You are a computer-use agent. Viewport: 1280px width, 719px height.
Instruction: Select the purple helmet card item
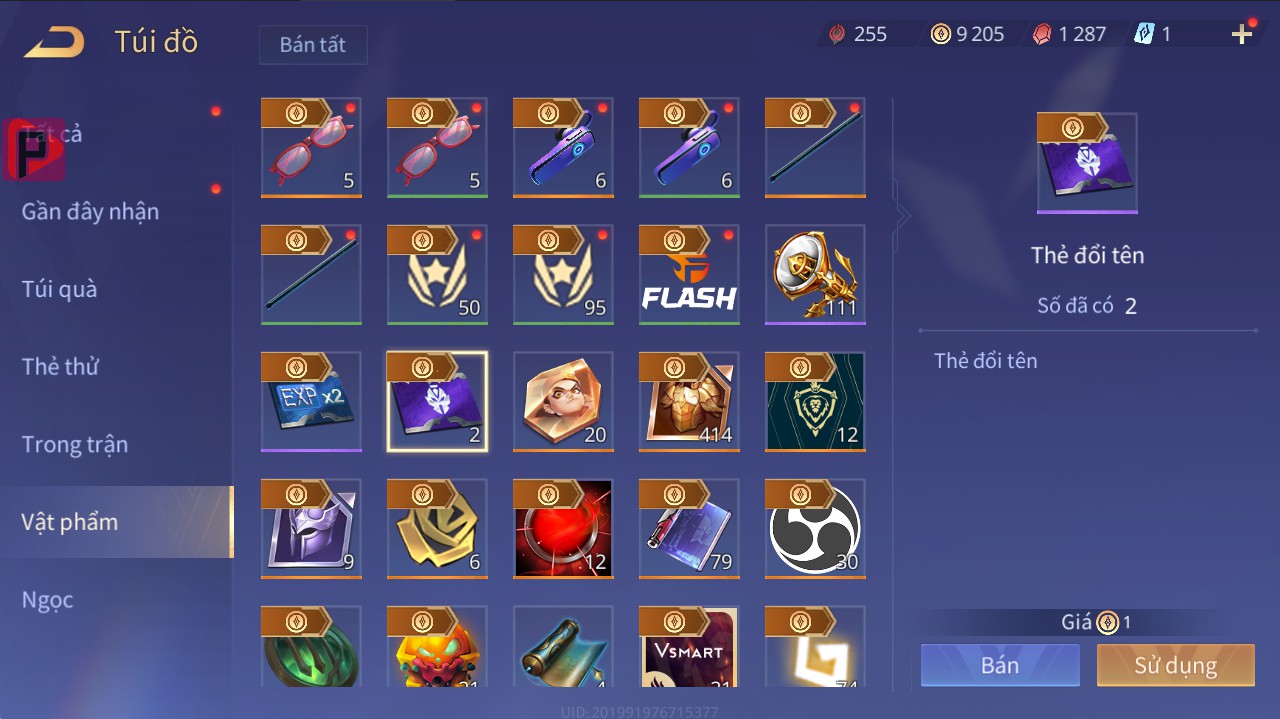311,528
